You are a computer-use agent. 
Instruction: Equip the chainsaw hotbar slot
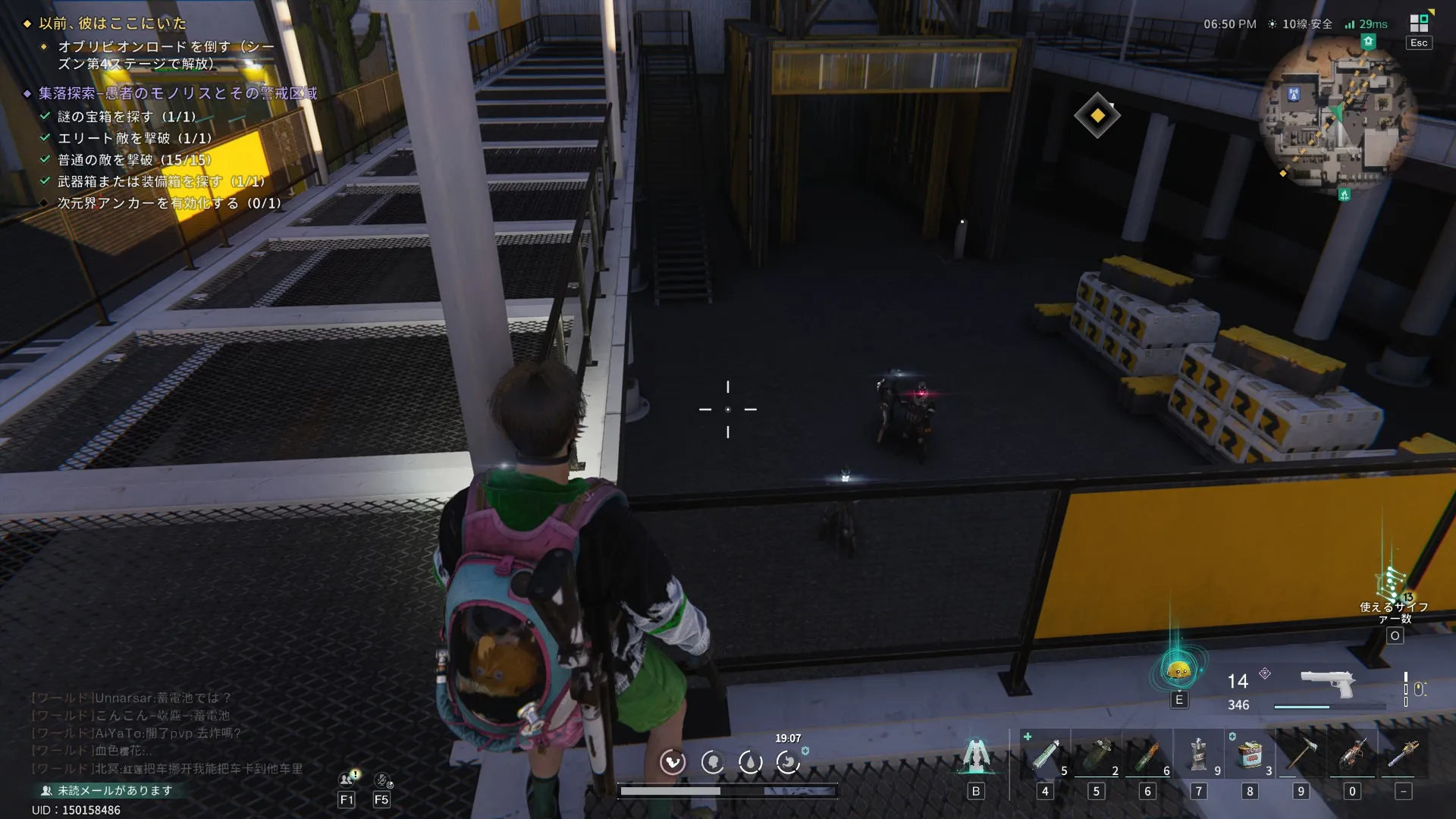point(1404,755)
